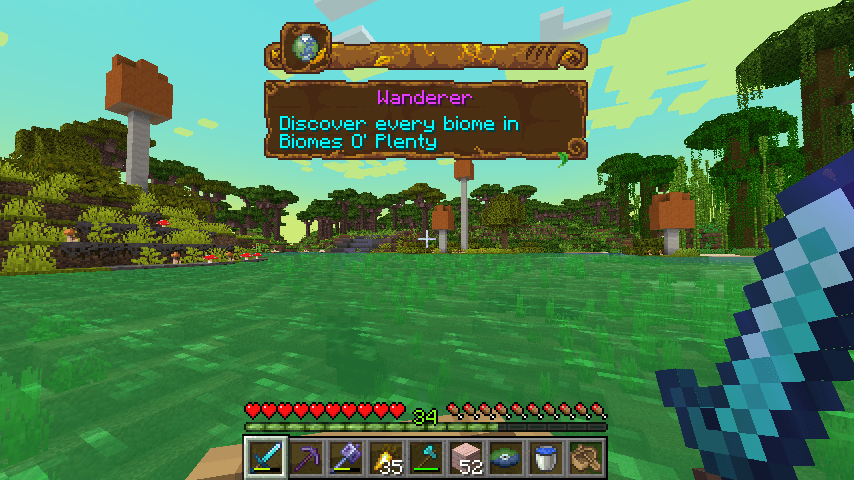Select the purple hammer hotbar slot
854x480 pixels.
[346, 458]
